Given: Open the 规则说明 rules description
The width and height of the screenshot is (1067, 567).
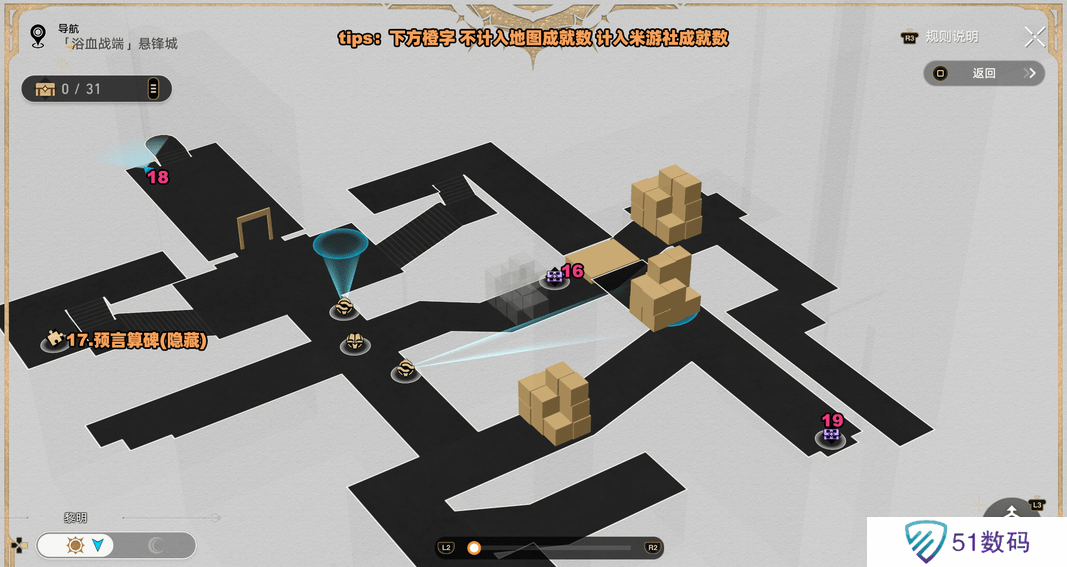Looking at the screenshot, I should (x=940, y=37).
